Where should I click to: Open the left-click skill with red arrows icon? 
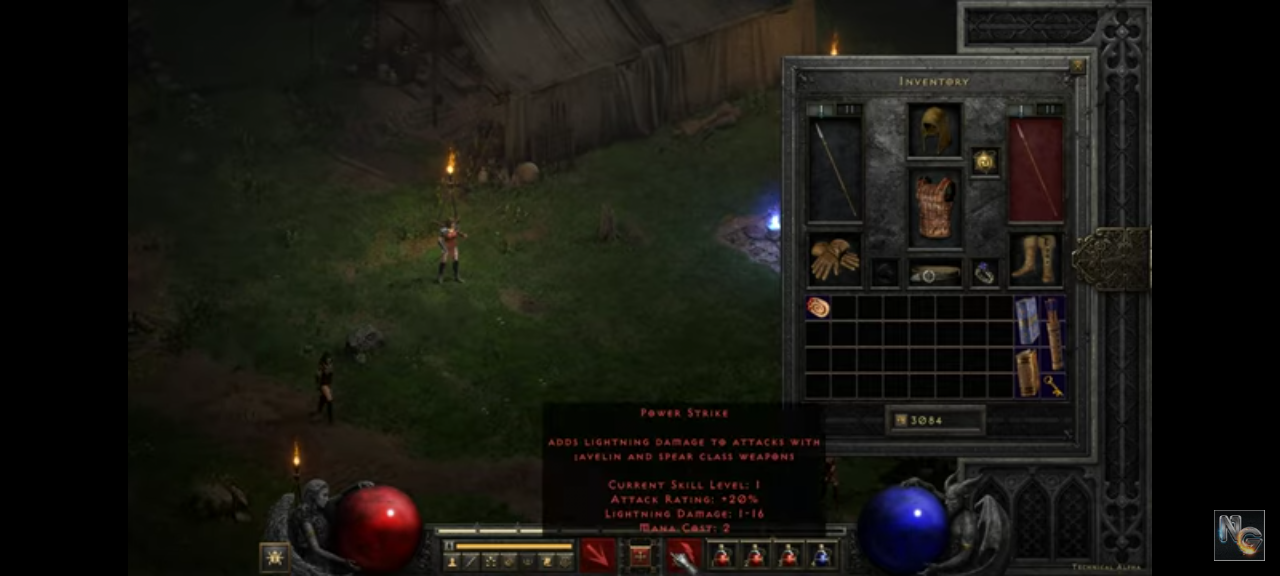pyautogui.click(x=598, y=554)
